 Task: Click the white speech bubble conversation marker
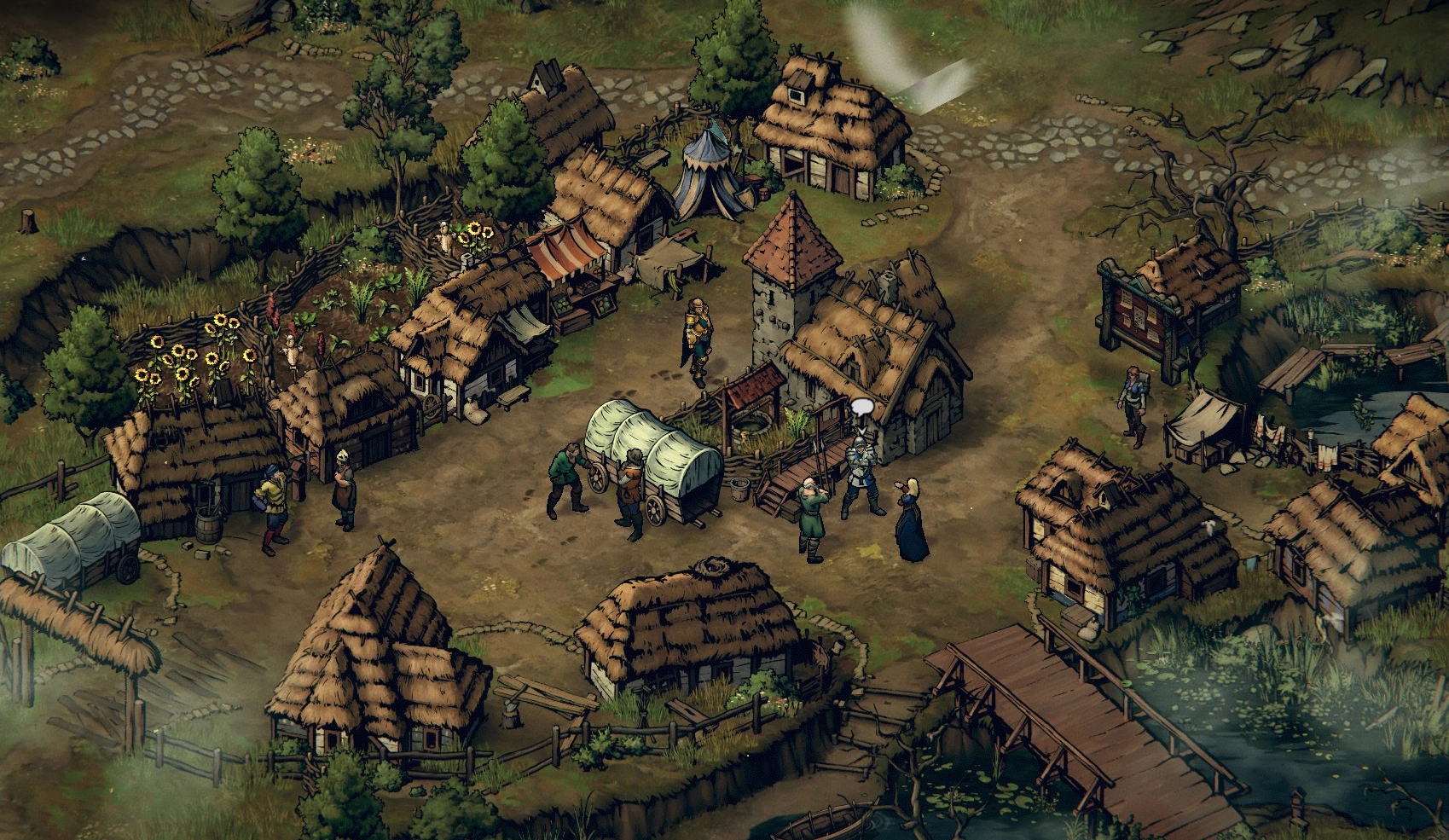861,408
